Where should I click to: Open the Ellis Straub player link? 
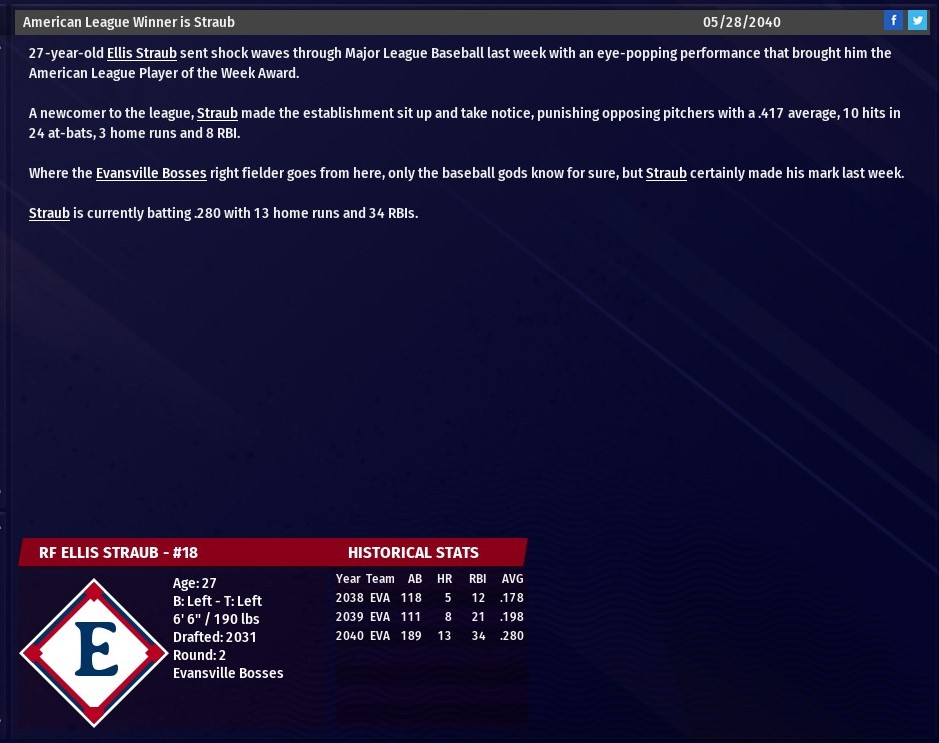click(142, 53)
